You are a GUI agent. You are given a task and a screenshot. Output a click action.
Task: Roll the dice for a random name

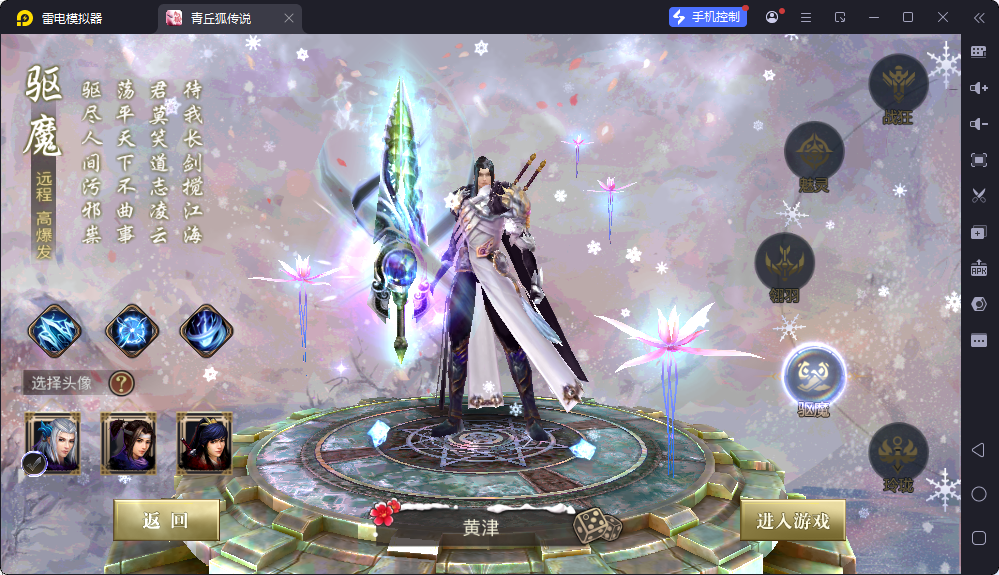[x=597, y=526]
